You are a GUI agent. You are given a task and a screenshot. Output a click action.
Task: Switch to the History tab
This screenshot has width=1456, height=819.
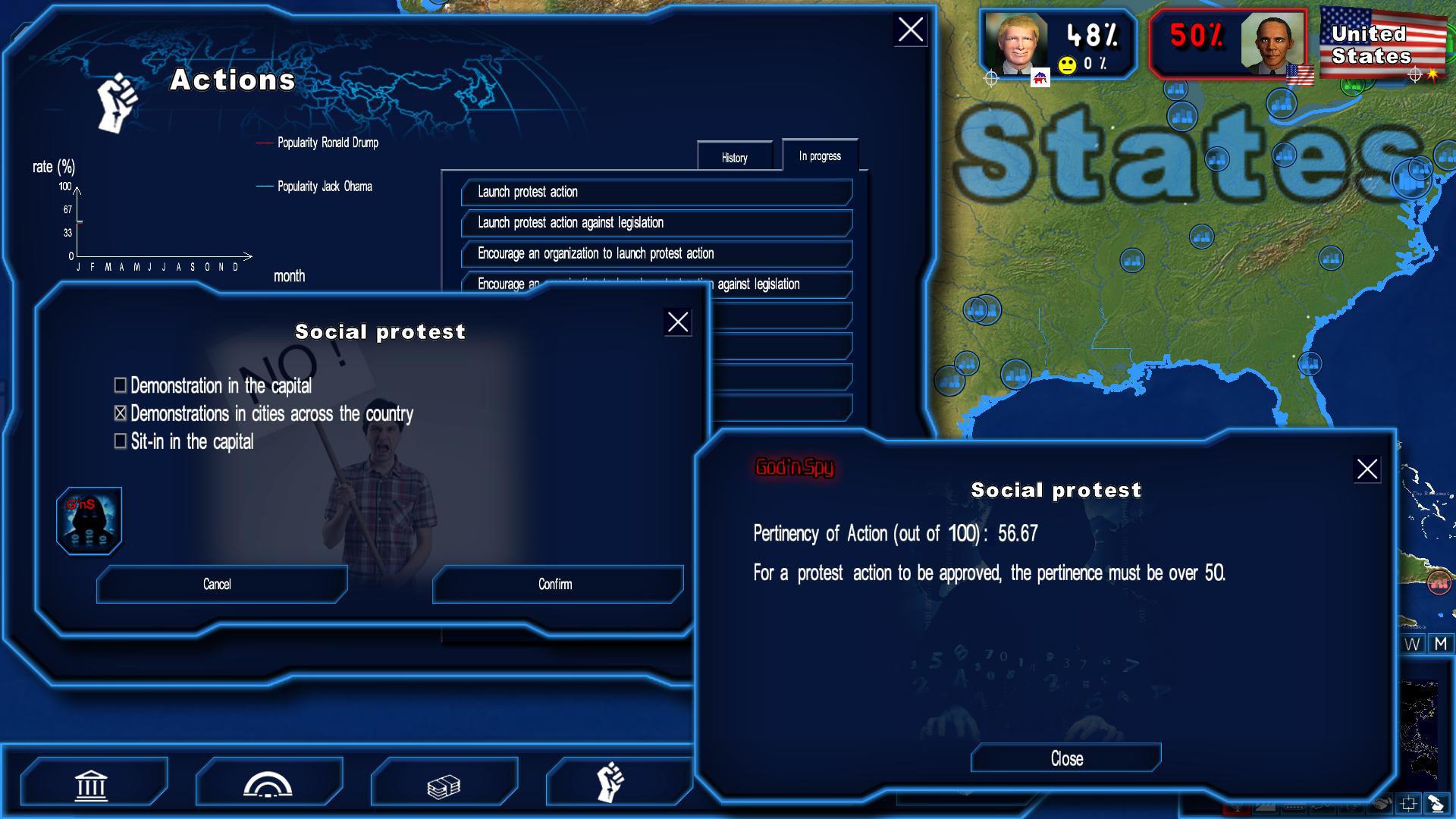[x=735, y=158]
